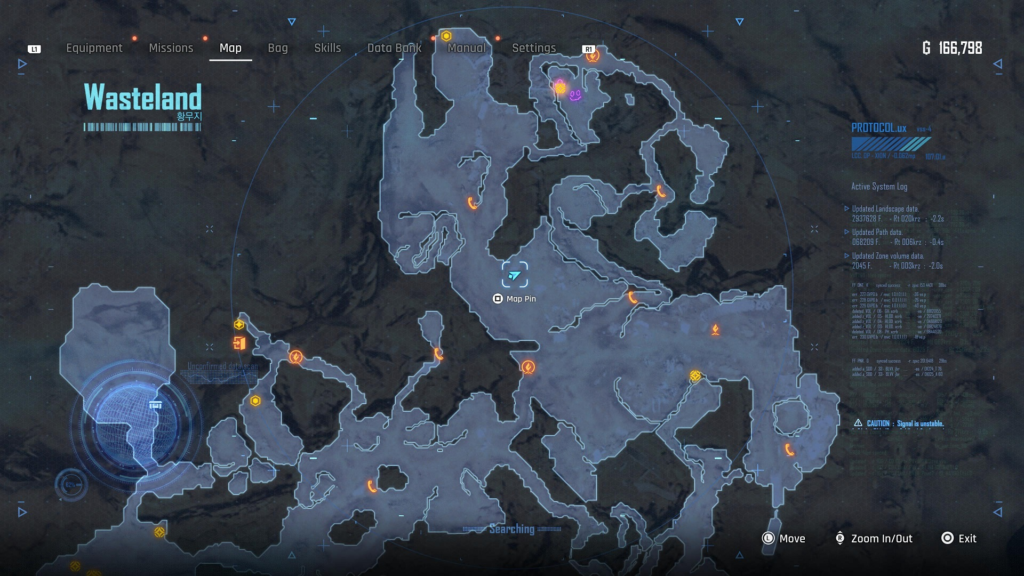Select the round yellow marker below the campfire
The height and width of the screenshot is (576, 1024).
point(695,376)
